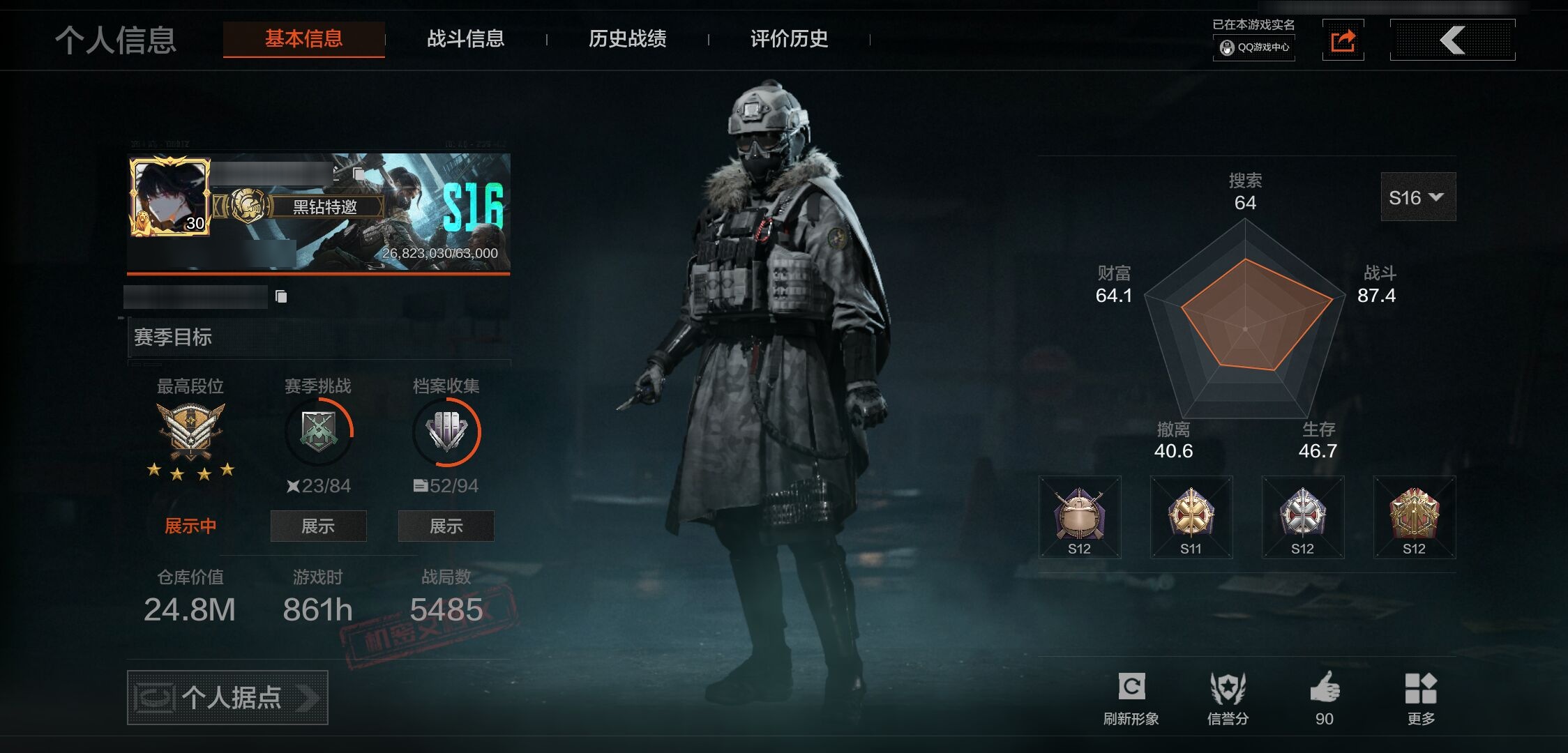Give a thumbs-up like

tap(1325, 698)
